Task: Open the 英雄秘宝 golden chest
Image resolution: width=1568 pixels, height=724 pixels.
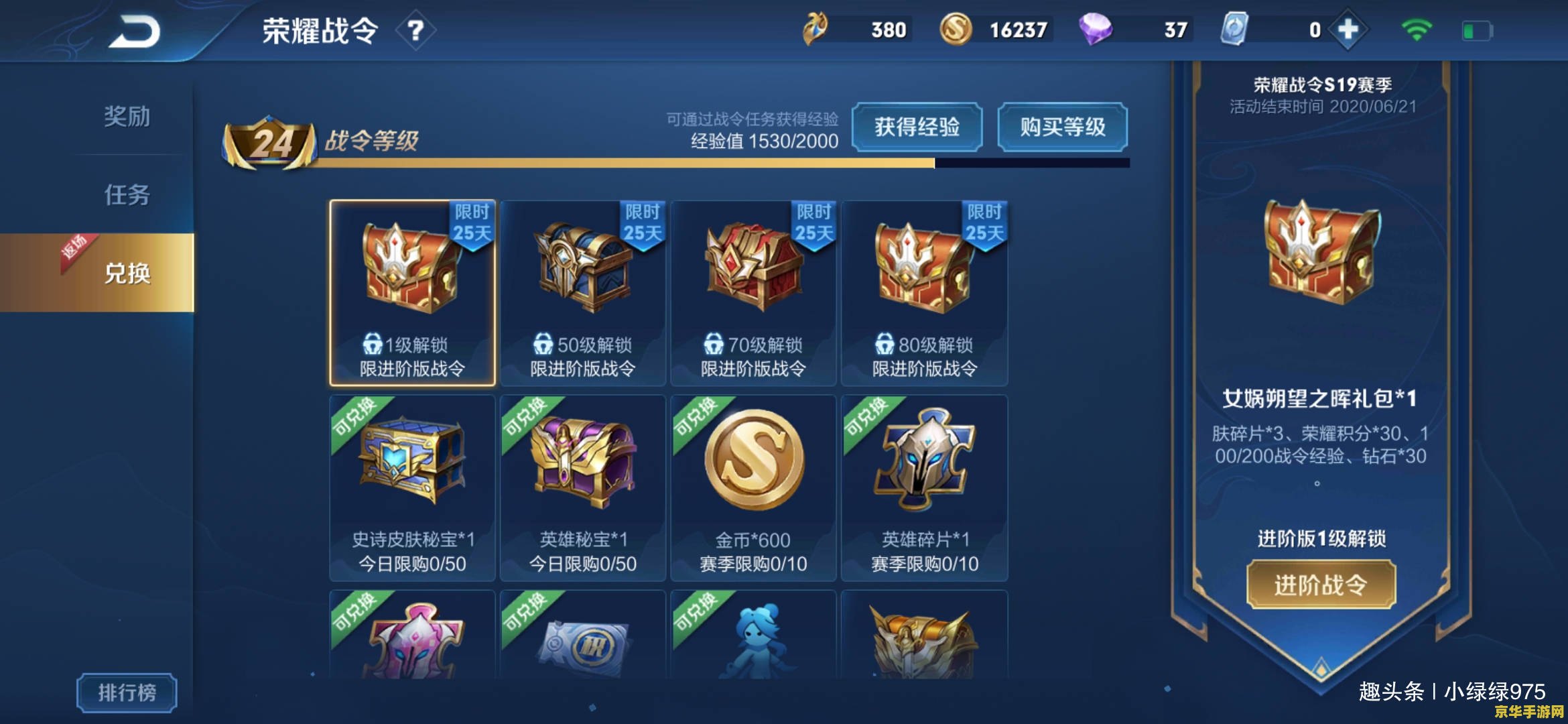Action: [x=582, y=463]
